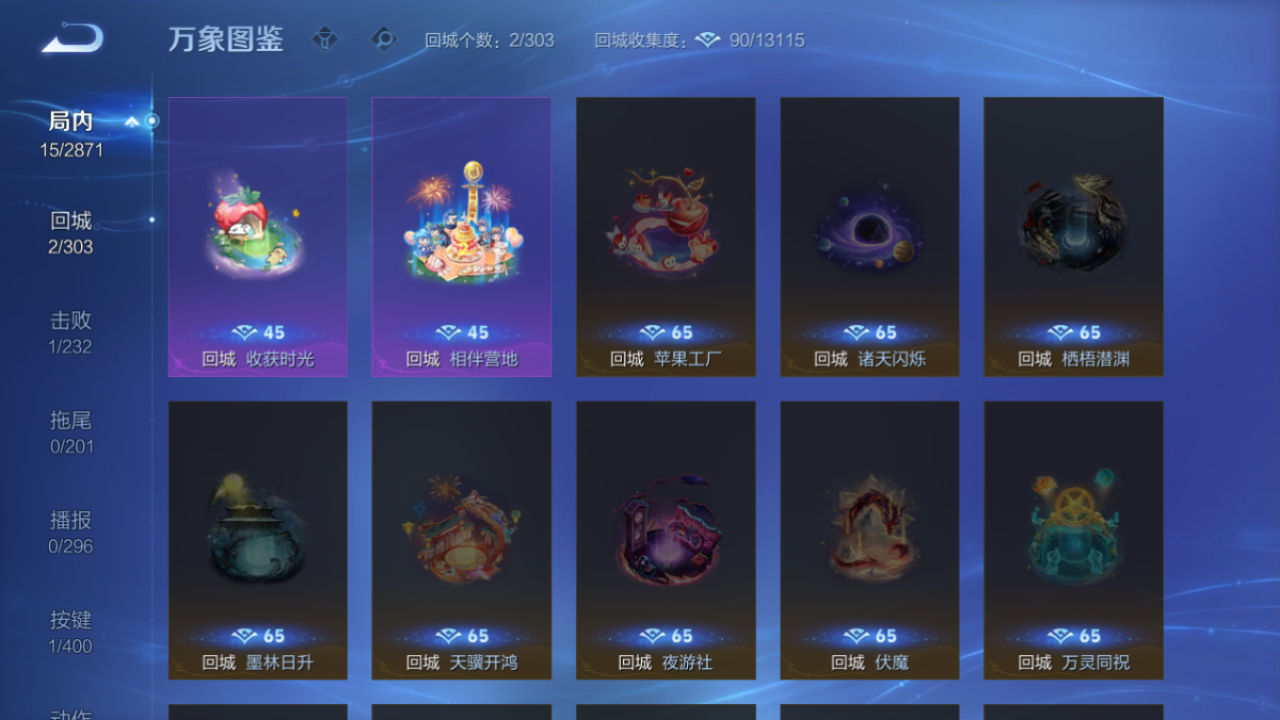Select the 相伴营地 recall effect card
This screenshot has width=1280, height=720.
coord(461,235)
